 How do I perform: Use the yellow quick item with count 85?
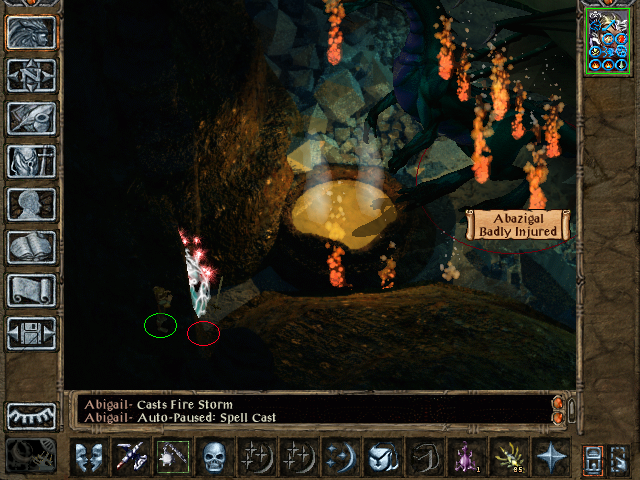click(508, 456)
